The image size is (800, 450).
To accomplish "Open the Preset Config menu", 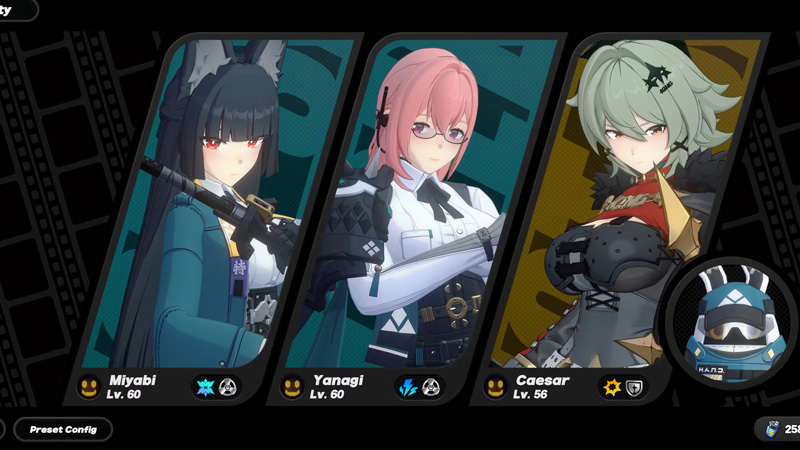I will click(63, 429).
